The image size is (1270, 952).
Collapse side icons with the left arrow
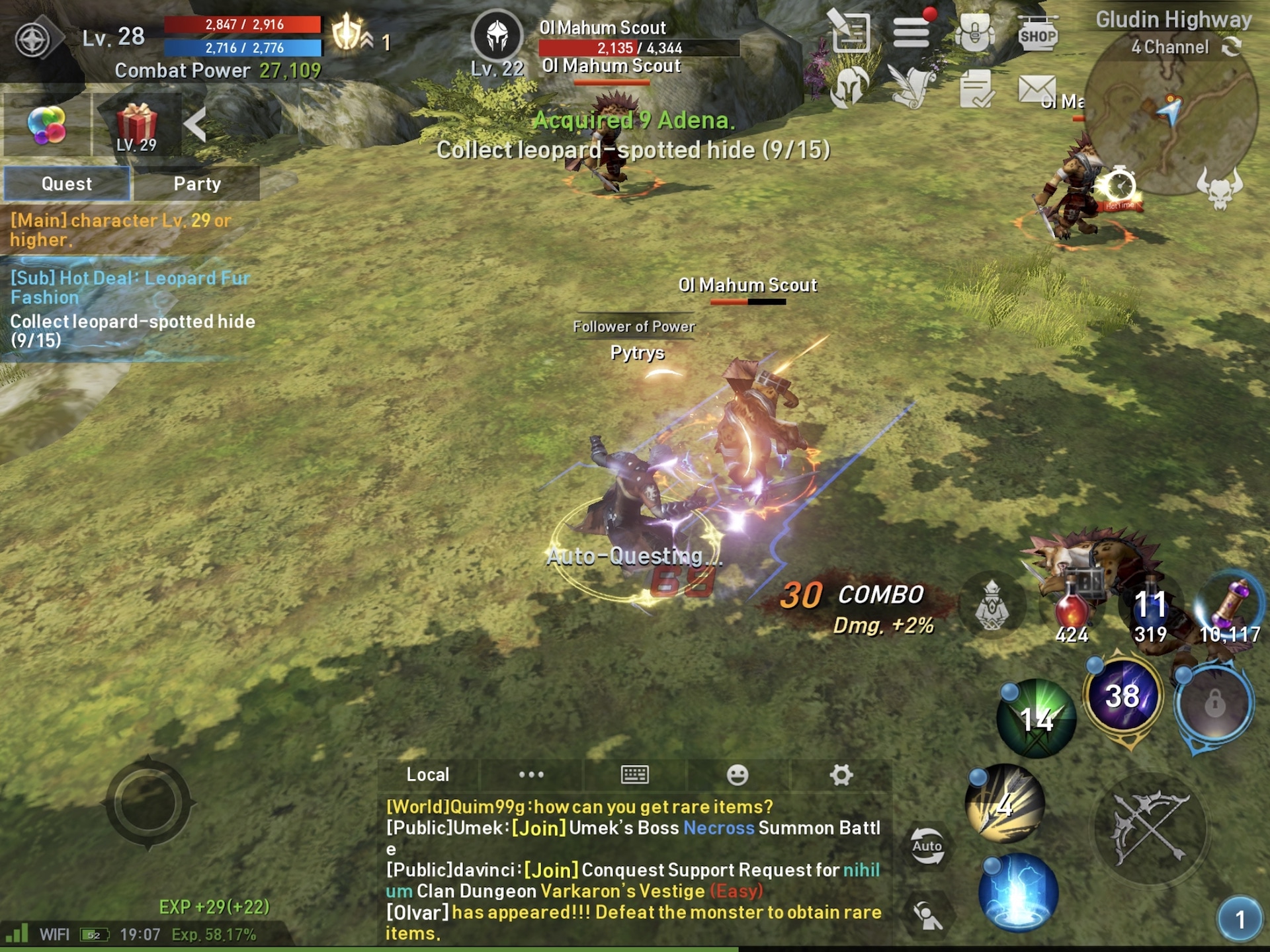pos(195,124)
